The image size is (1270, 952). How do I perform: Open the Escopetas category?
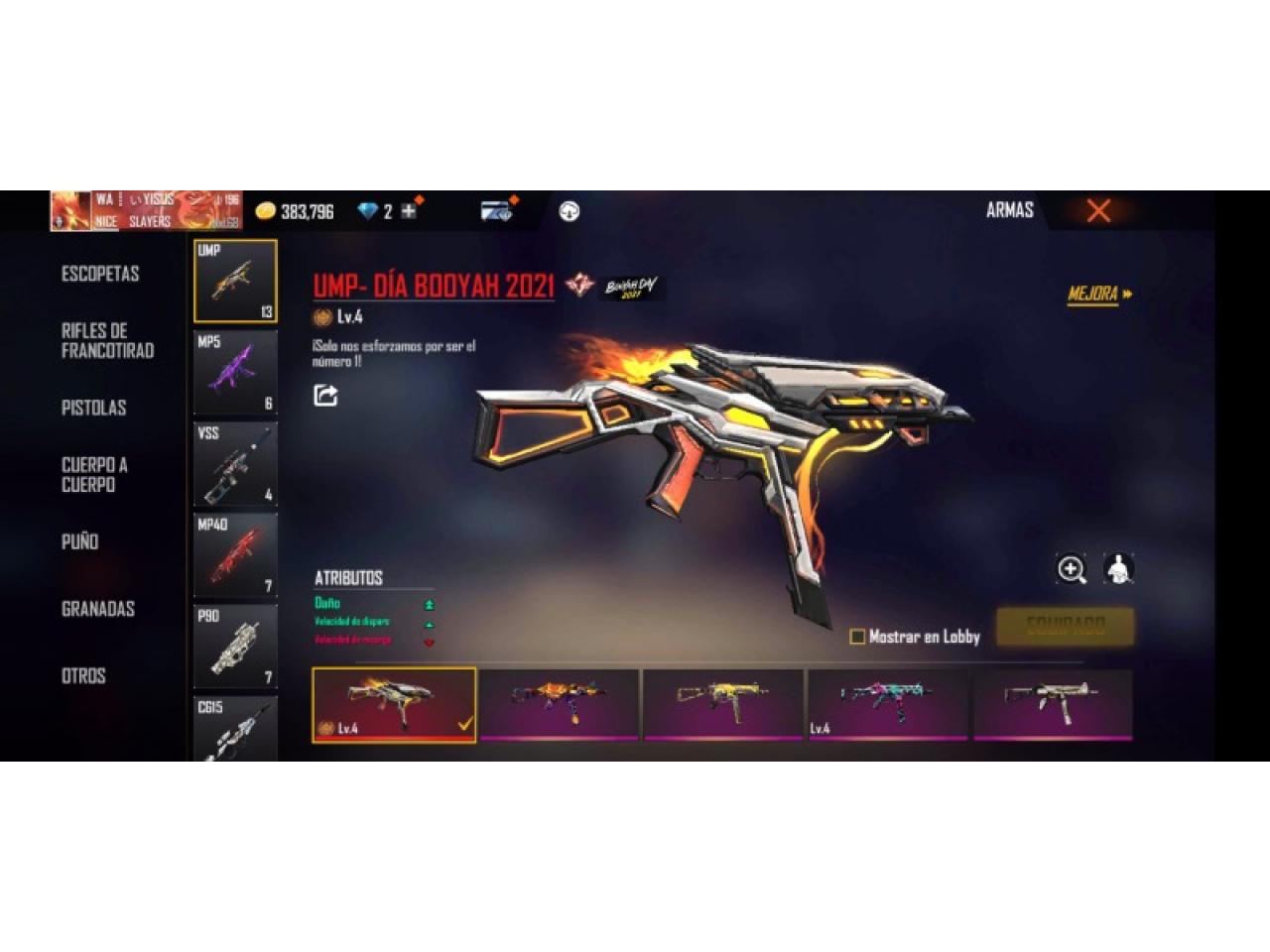point(100,274)
